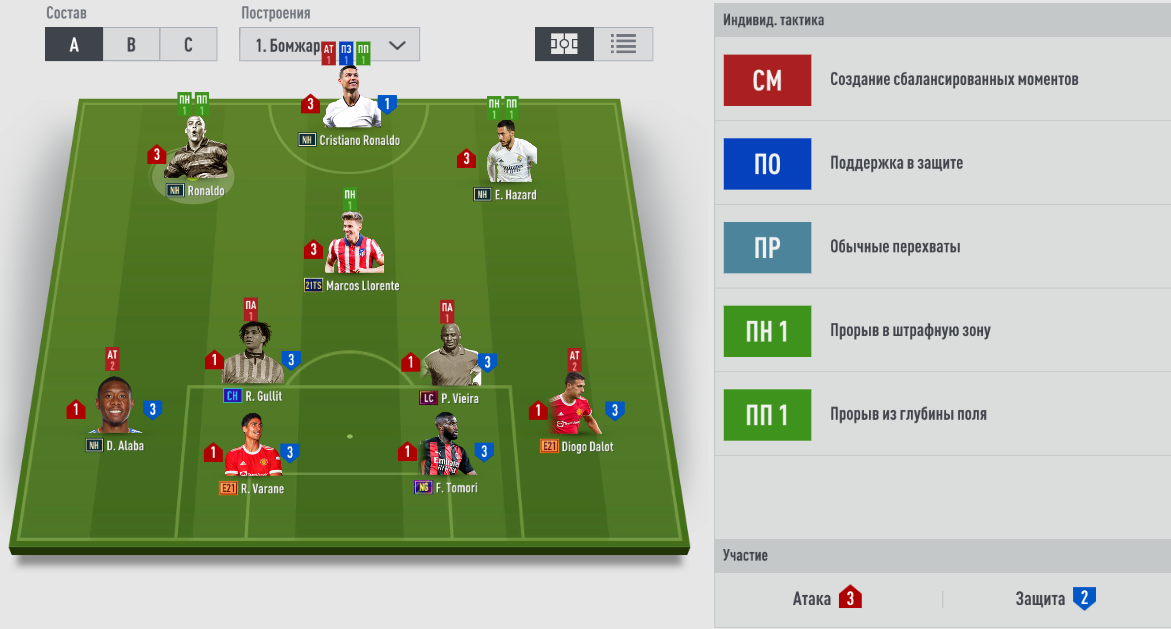Select the ПР normal interceptions tactic
1171x629 pixels.
[x=767, y=247]
